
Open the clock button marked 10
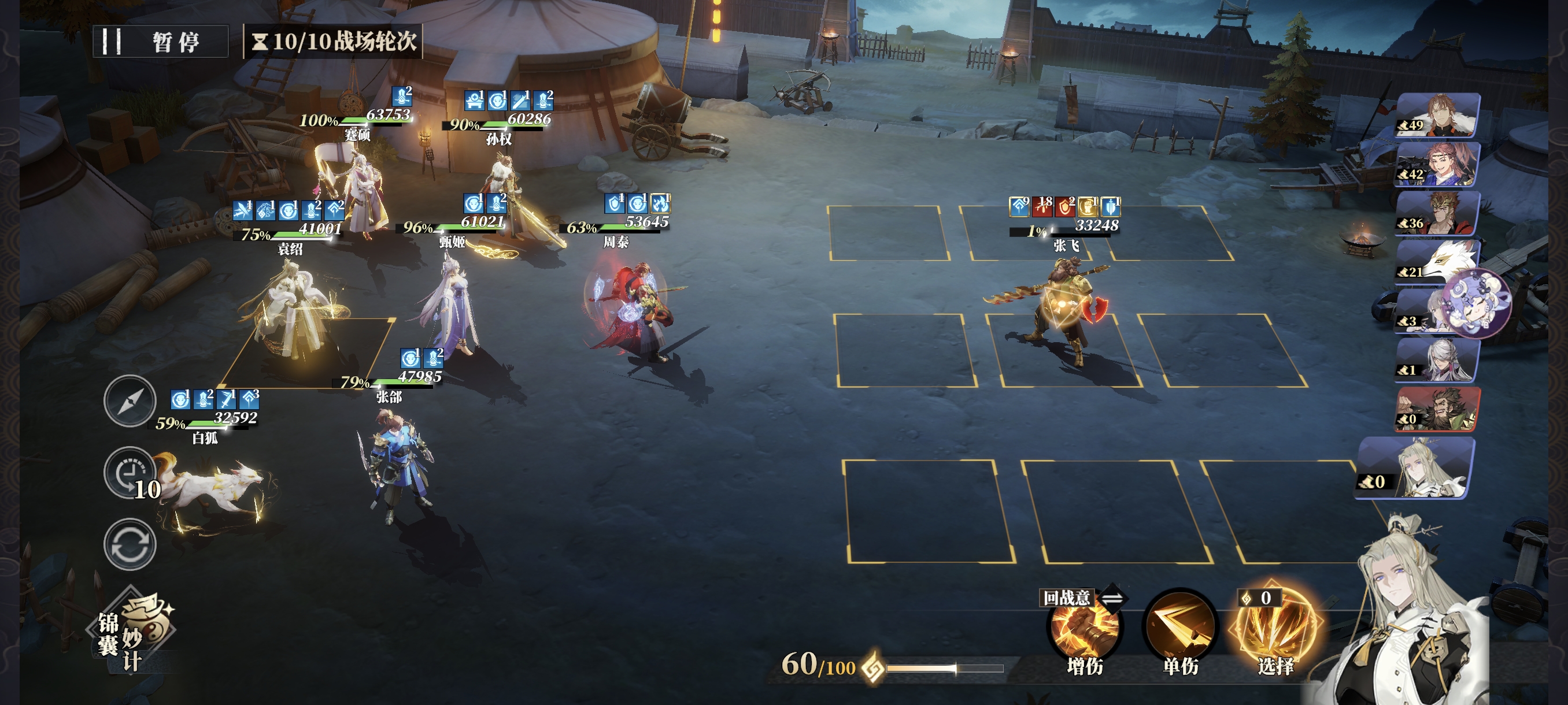(x=130, y=473)
